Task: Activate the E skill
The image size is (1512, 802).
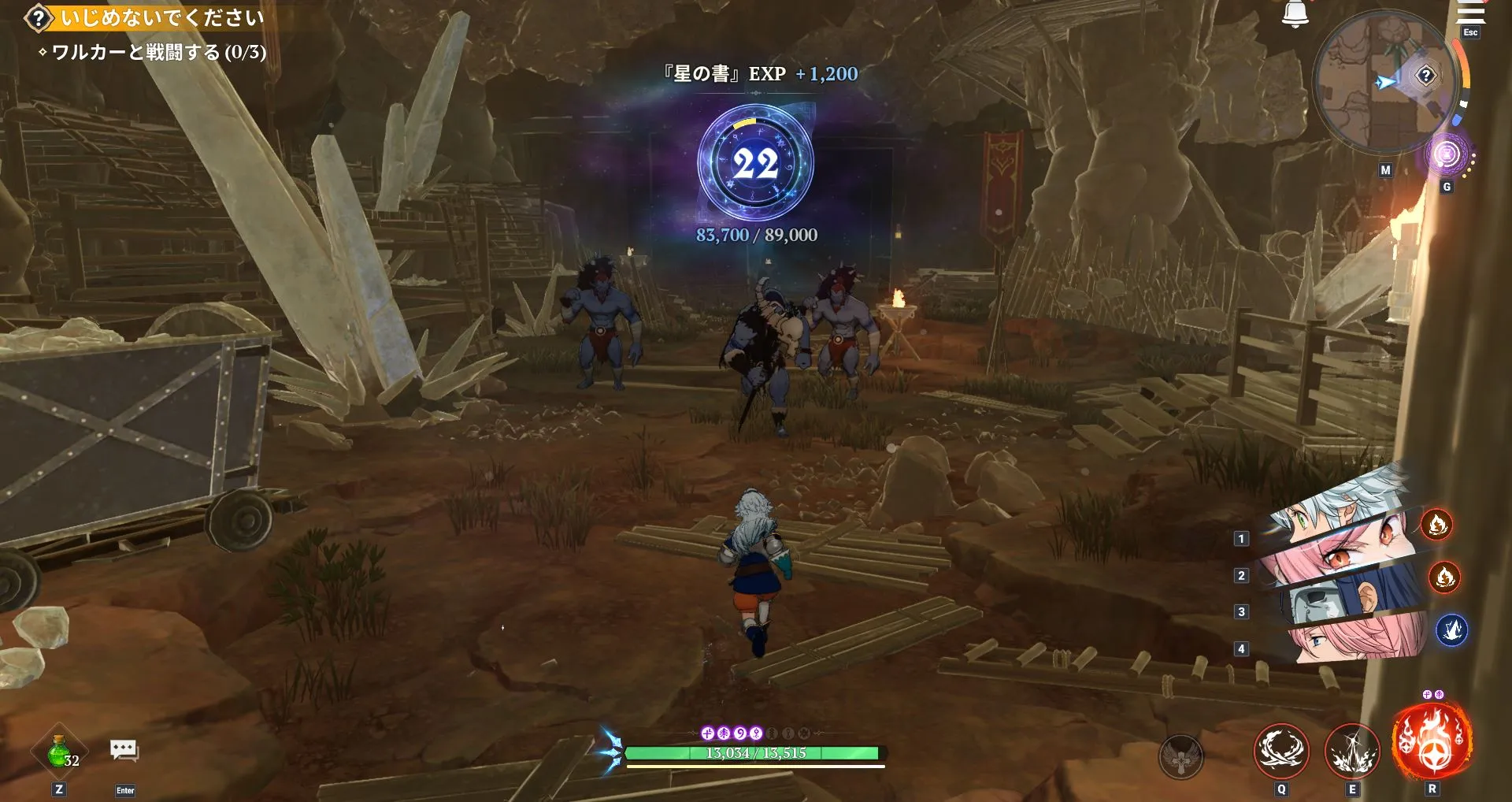Action: pyautogui.click(x=1353, y=752)
